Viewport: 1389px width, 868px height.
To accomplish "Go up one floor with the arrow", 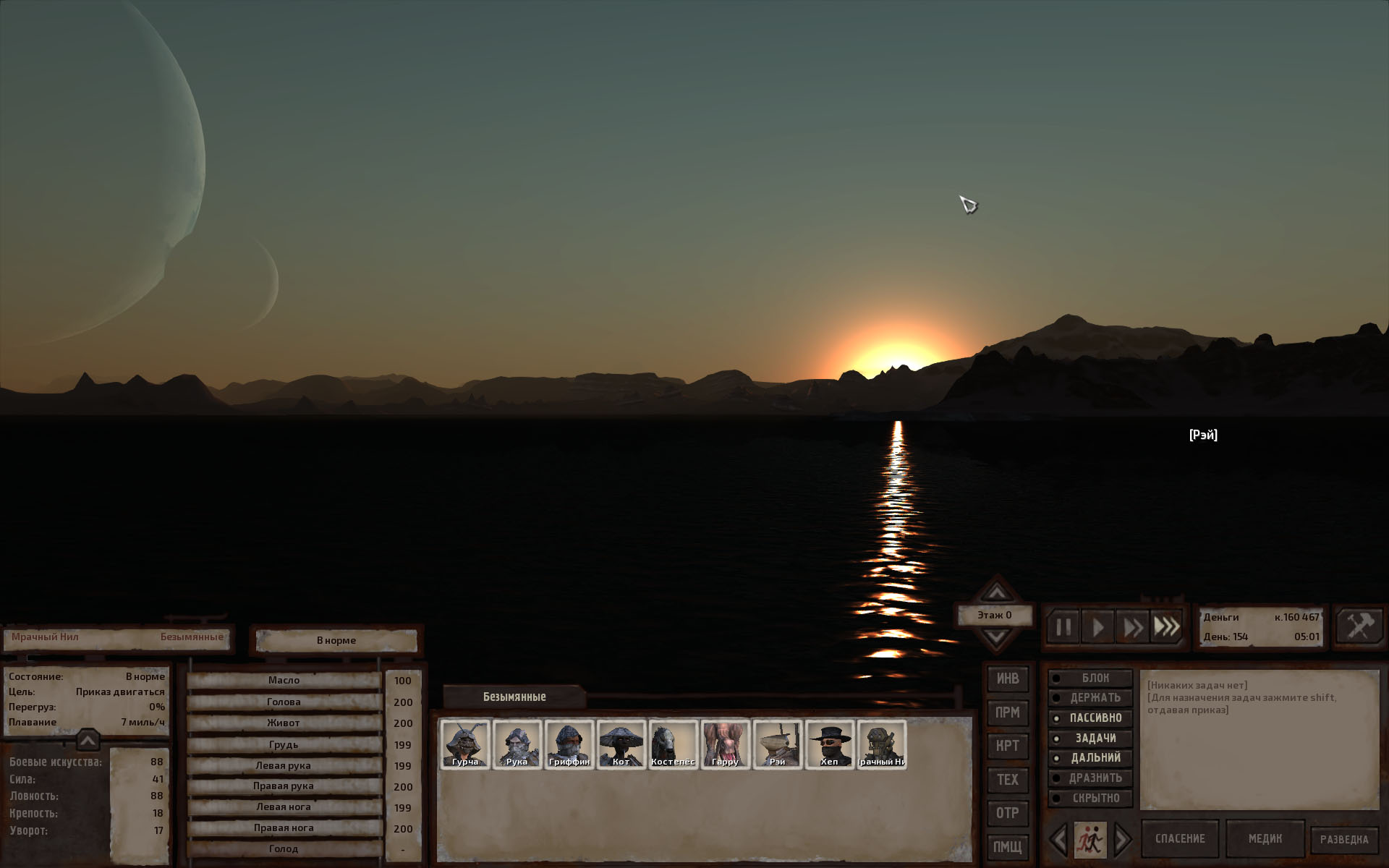I will [996, 592].
